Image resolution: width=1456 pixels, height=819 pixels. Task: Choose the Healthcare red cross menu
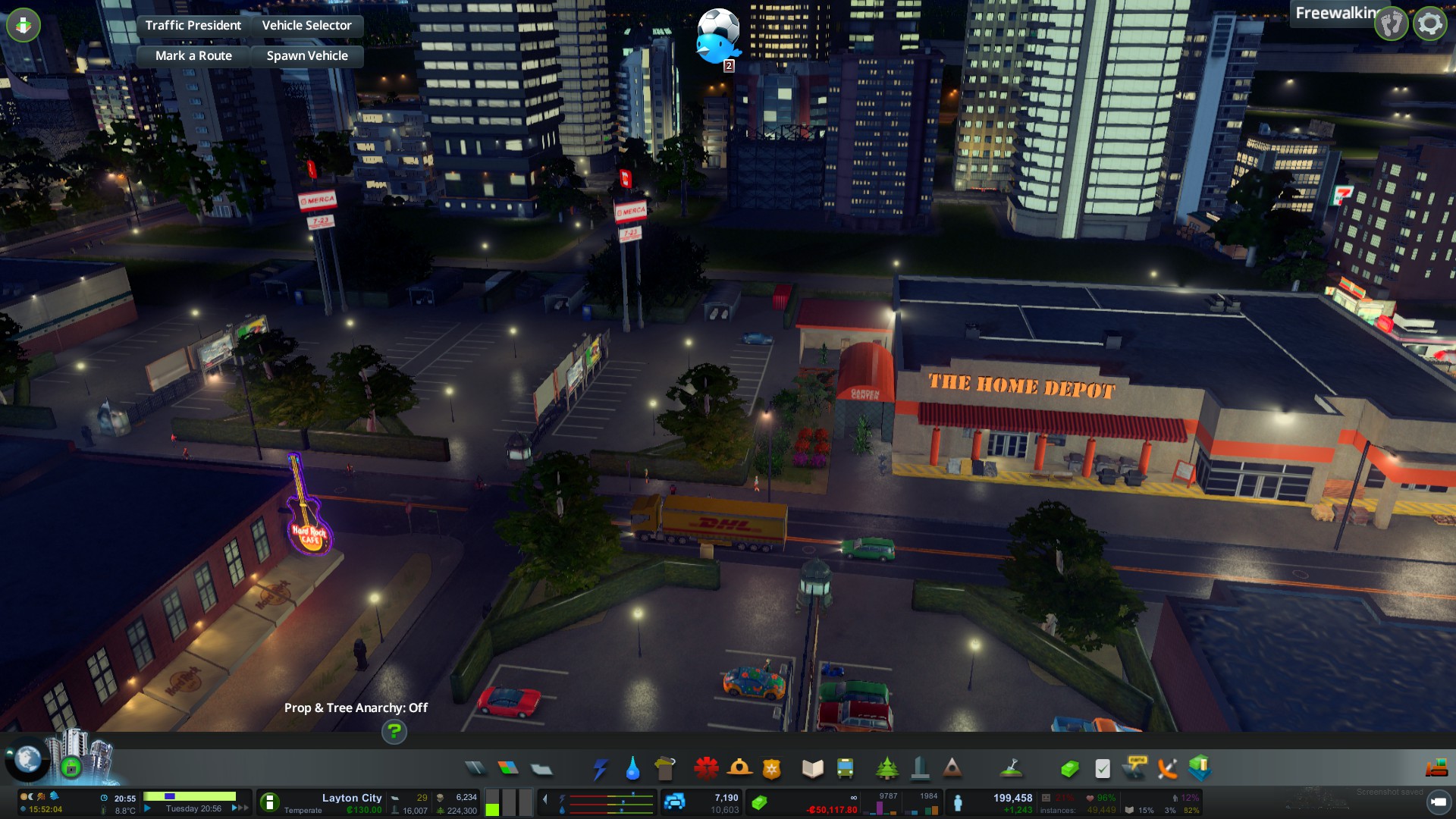pyautogui.click(x=706, y=769)
